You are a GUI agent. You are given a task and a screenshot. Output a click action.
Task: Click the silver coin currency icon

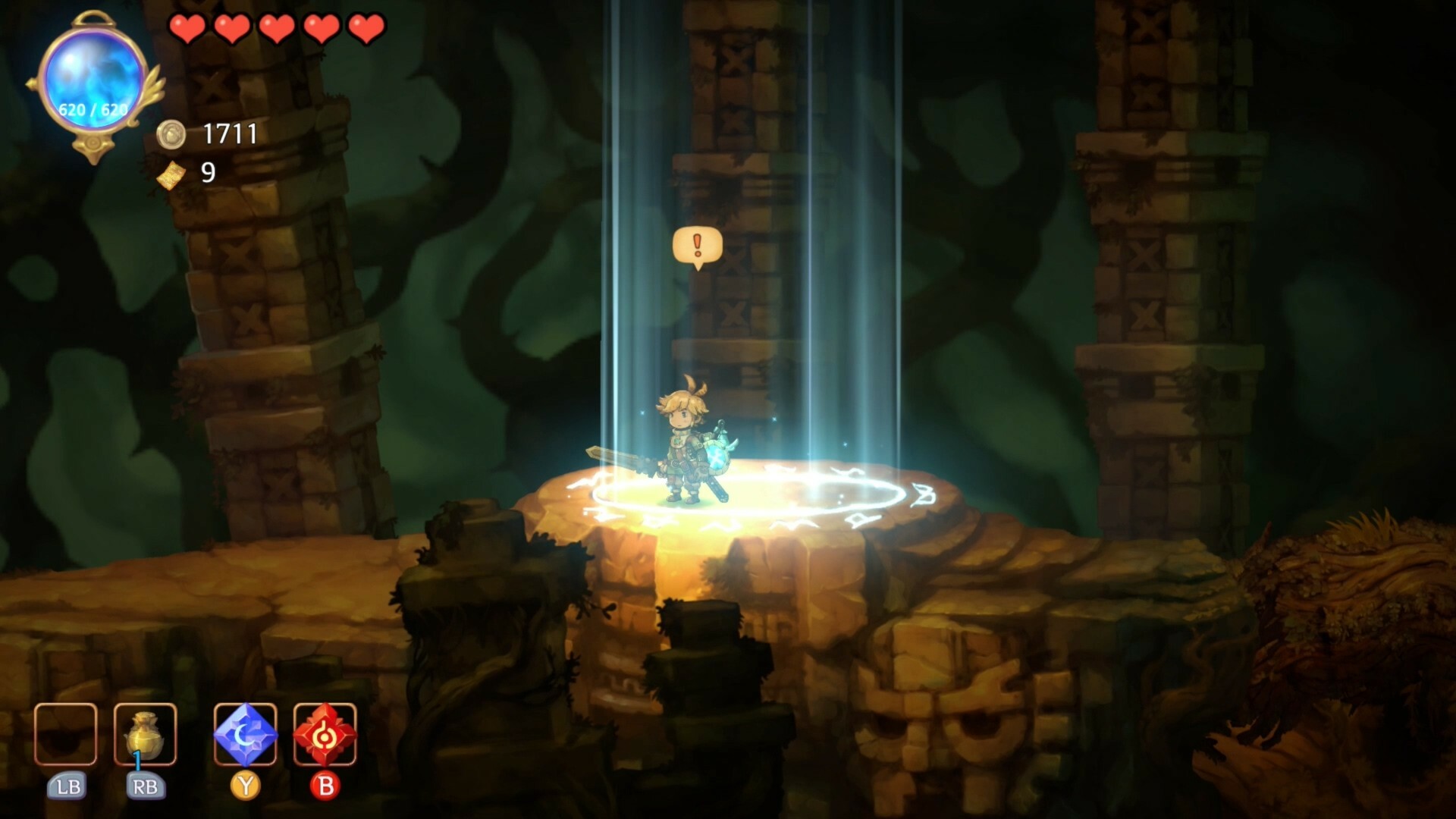[173, 135]
